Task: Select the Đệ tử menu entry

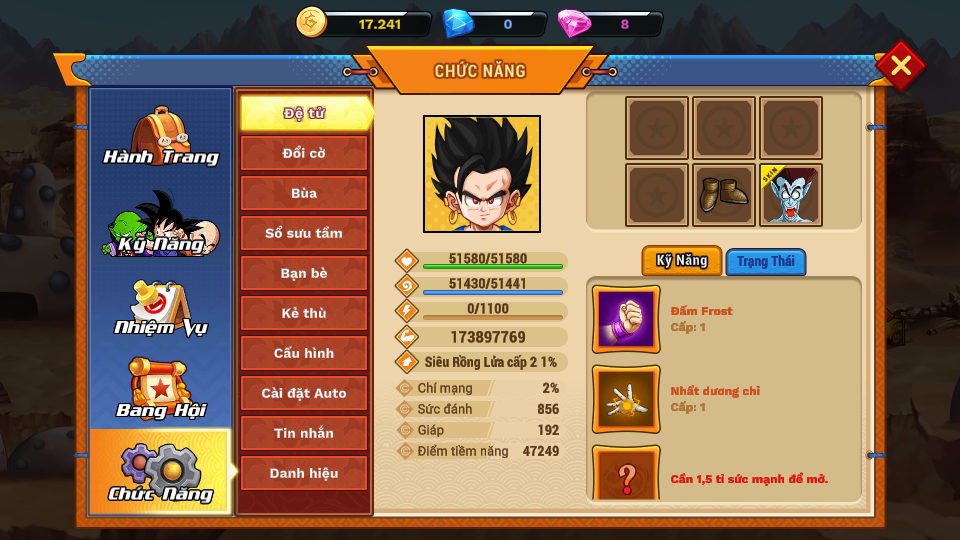Action: click(304, 113)
